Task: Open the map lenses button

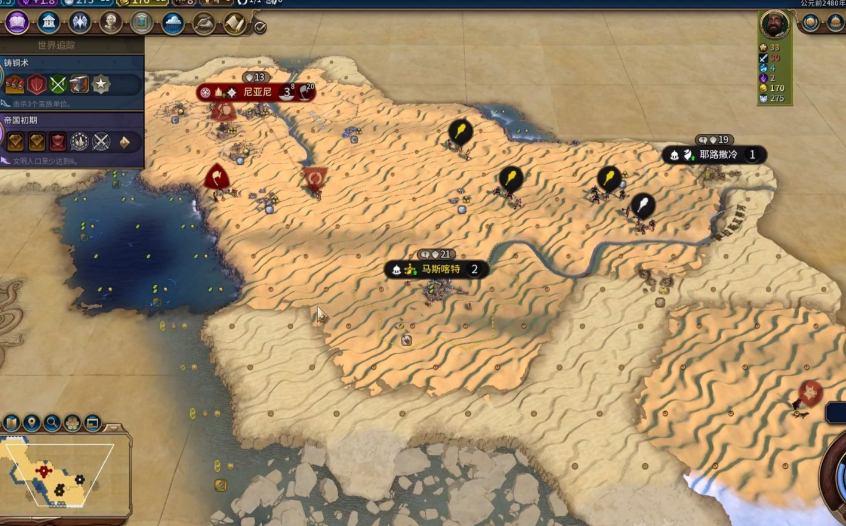Action: pos(12,423)
